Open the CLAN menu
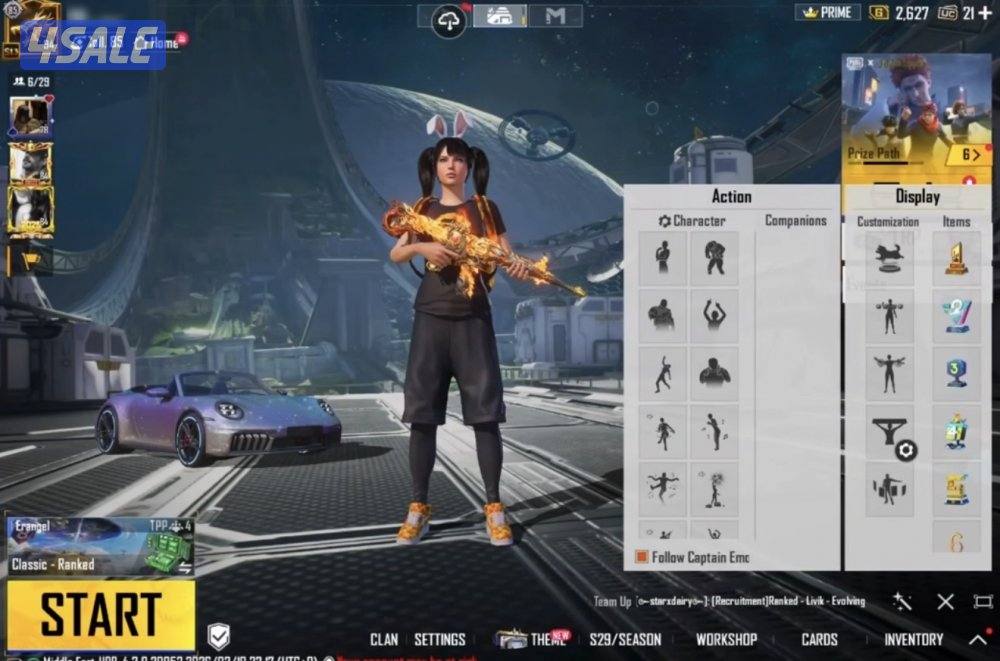The width and height of the screenshot is (1000, 661). pyautogui.click(x=384, y=639)
